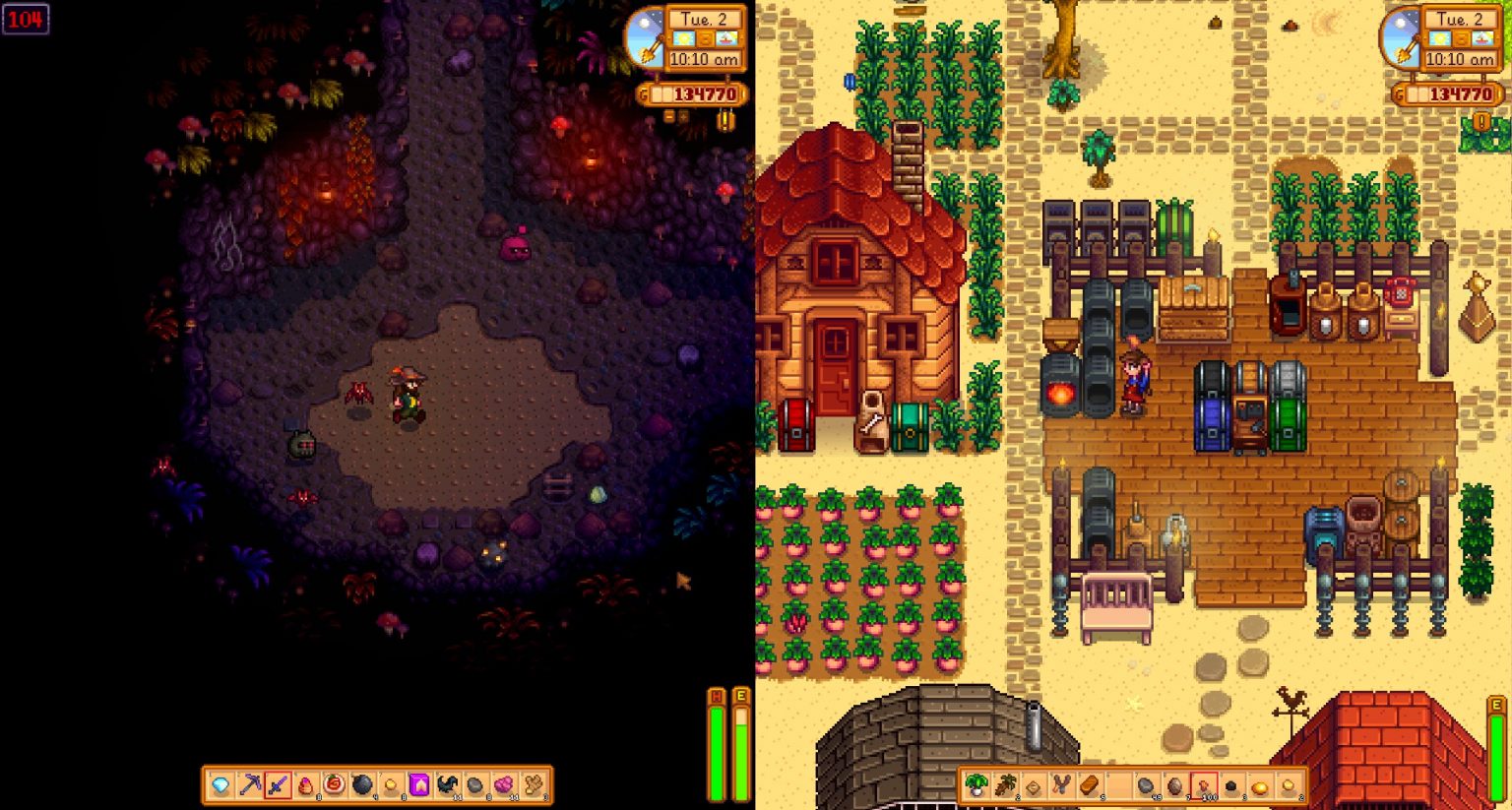Select the galaxy sword slot

278,785
